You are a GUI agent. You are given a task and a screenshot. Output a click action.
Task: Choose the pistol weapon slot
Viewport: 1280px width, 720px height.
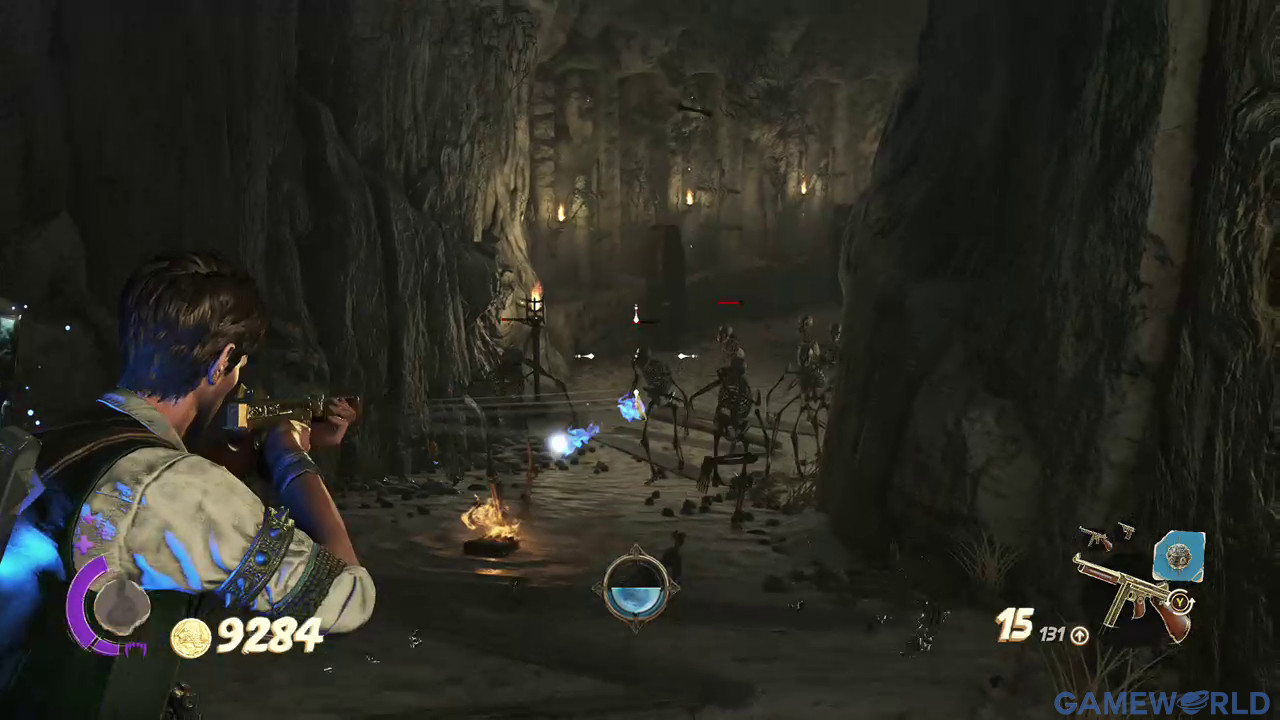point(1126,529)
